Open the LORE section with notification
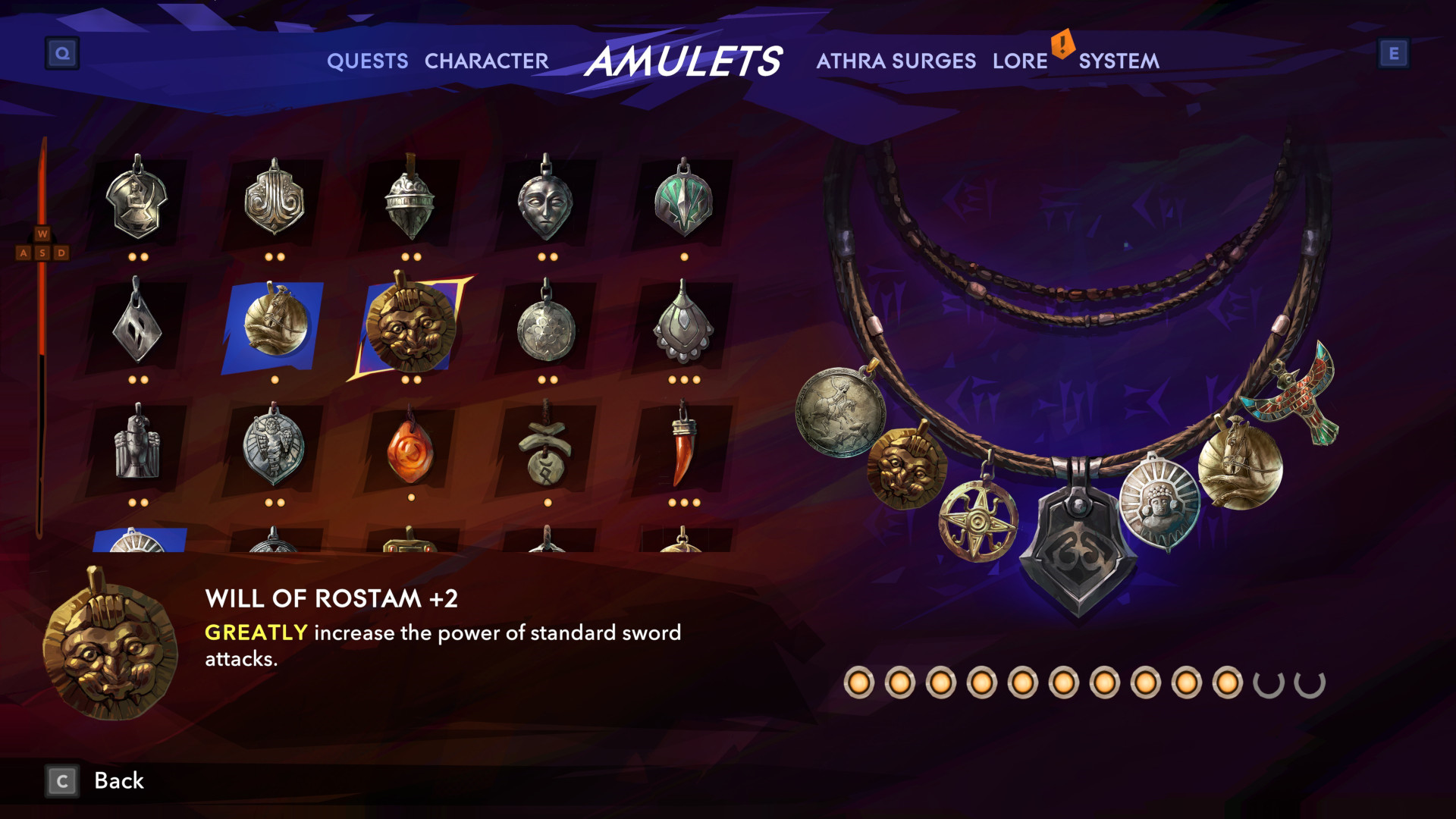This screenshot has width=1456, height=819. [x=1020, y=62]
